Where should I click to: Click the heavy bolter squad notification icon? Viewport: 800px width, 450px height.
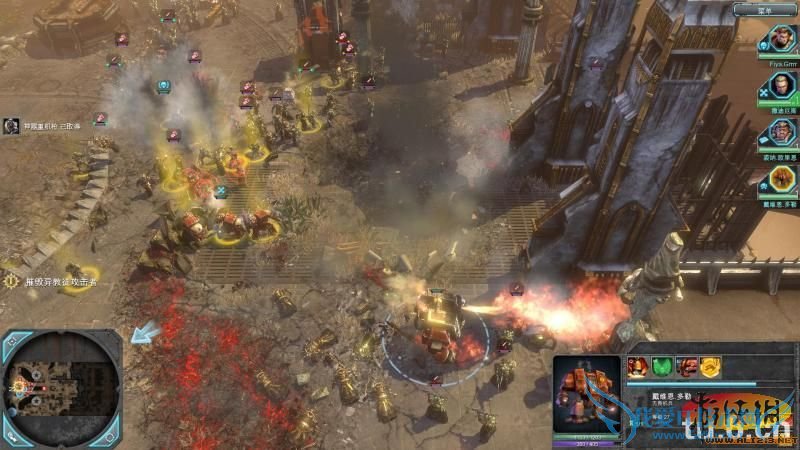tap(12, 126)
